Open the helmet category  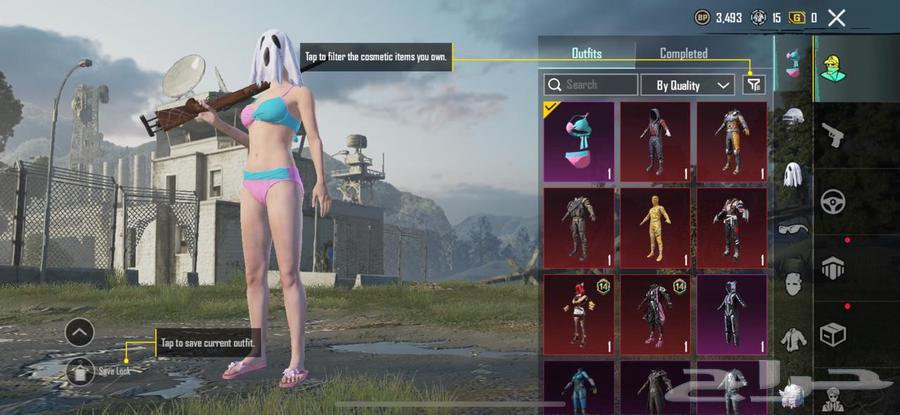(793, 117)
